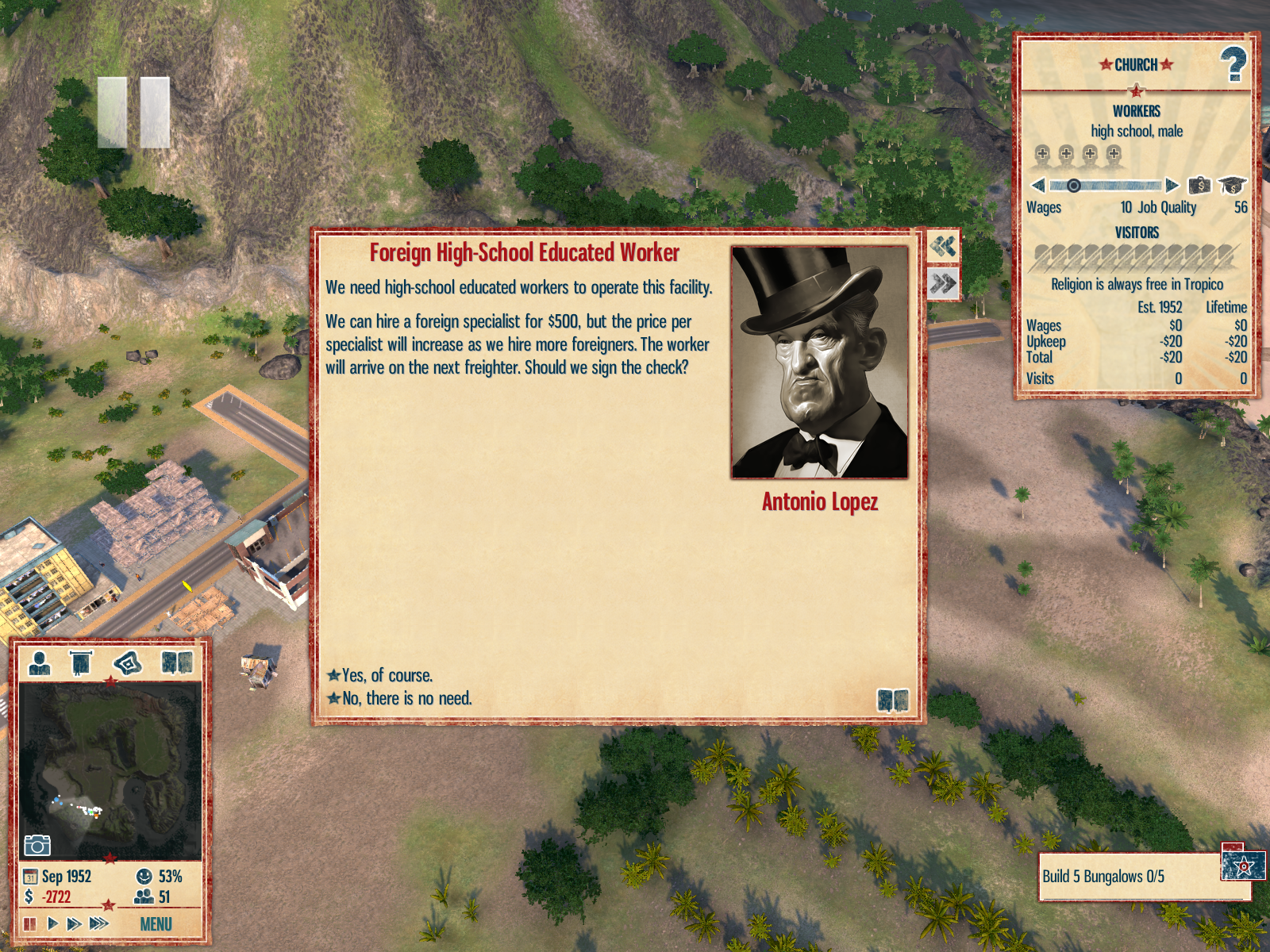Click the wages slider handle
This screenshot has width=1270, height=952.
tap(1073, 186)
